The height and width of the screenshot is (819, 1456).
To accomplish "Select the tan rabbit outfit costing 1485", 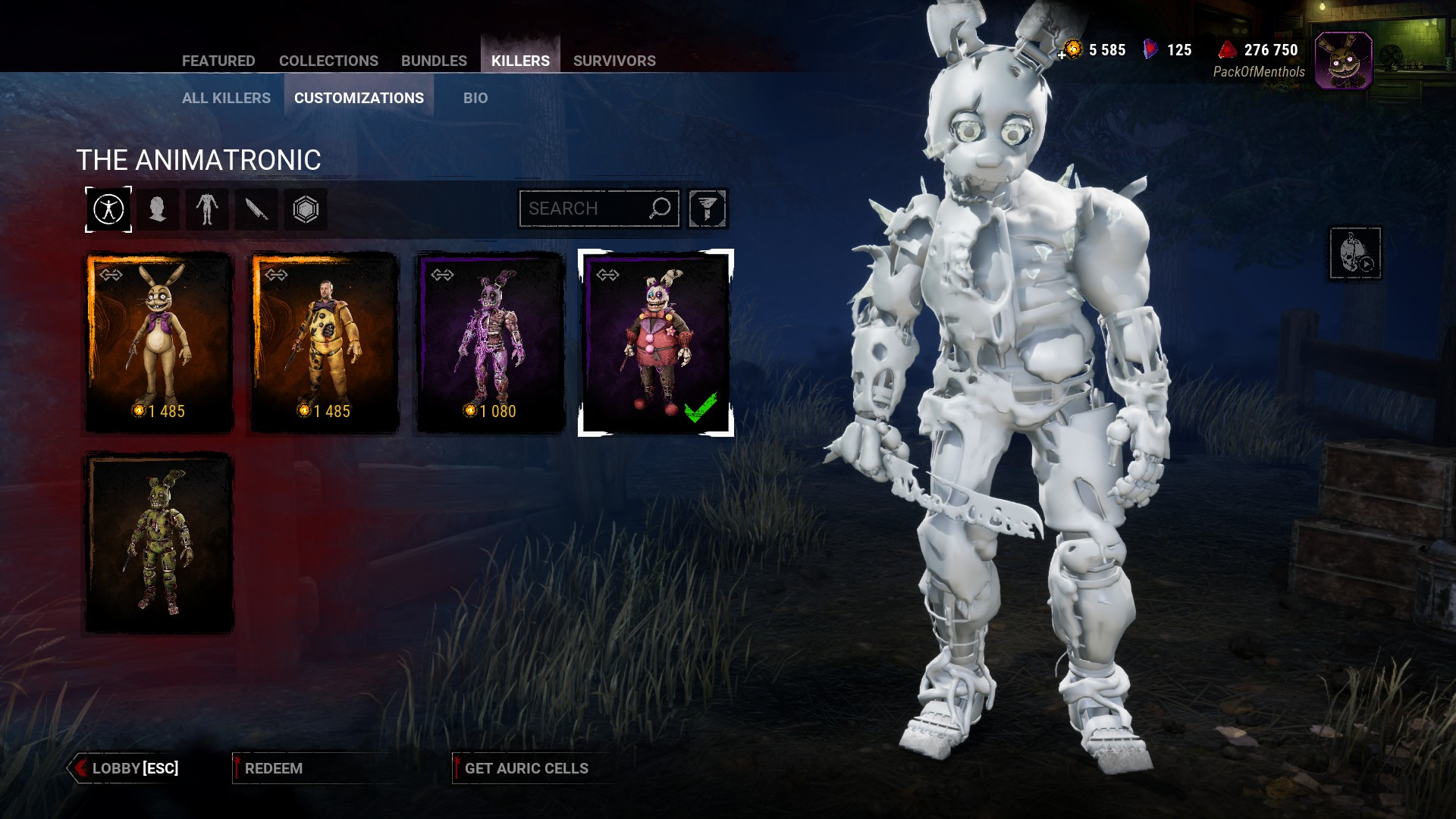I will [159, 343].
